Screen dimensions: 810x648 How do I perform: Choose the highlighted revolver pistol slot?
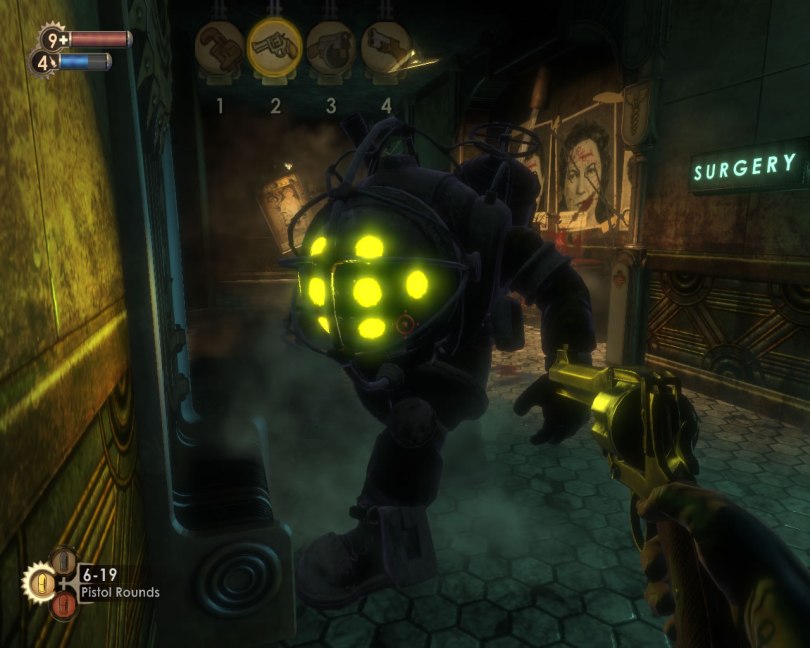click(x=275, y=46)
